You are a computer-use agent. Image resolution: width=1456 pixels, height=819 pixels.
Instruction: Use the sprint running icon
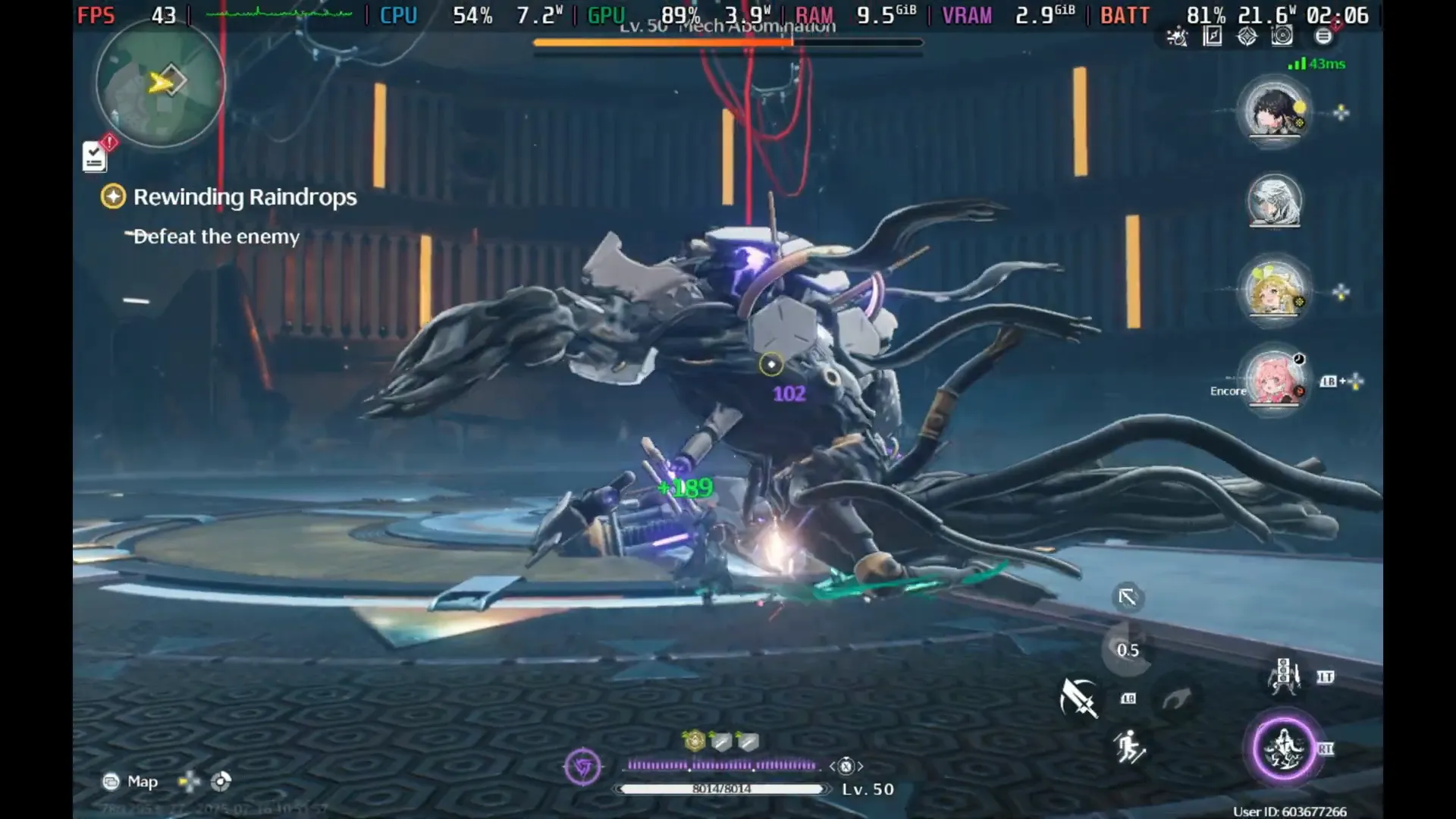1129,747
